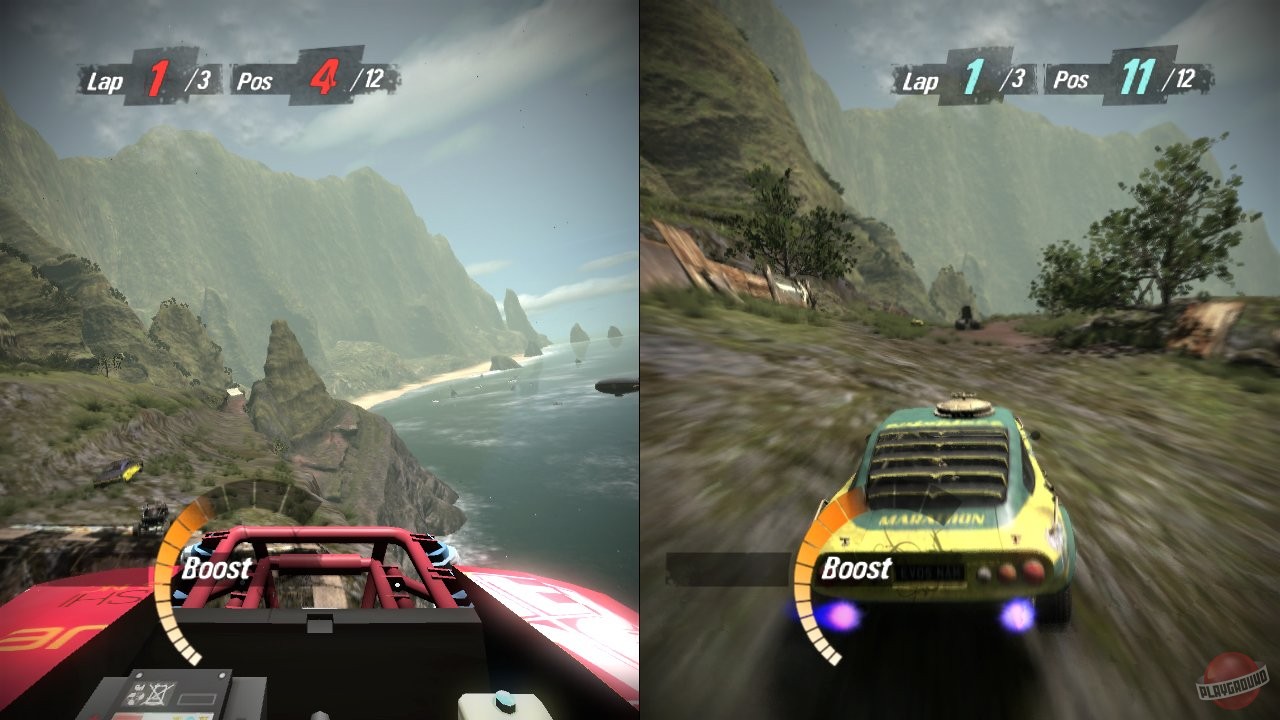Click the Pos label on the right HUD
Image resolution: width=1280 pixels, height=720 pixels.
pyautogui.click(x=1071, y=80)
